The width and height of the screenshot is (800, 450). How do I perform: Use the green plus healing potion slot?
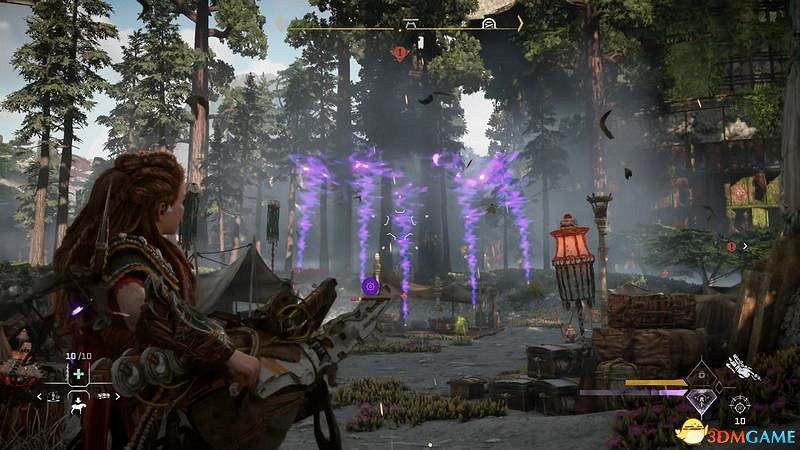point(78,374)
